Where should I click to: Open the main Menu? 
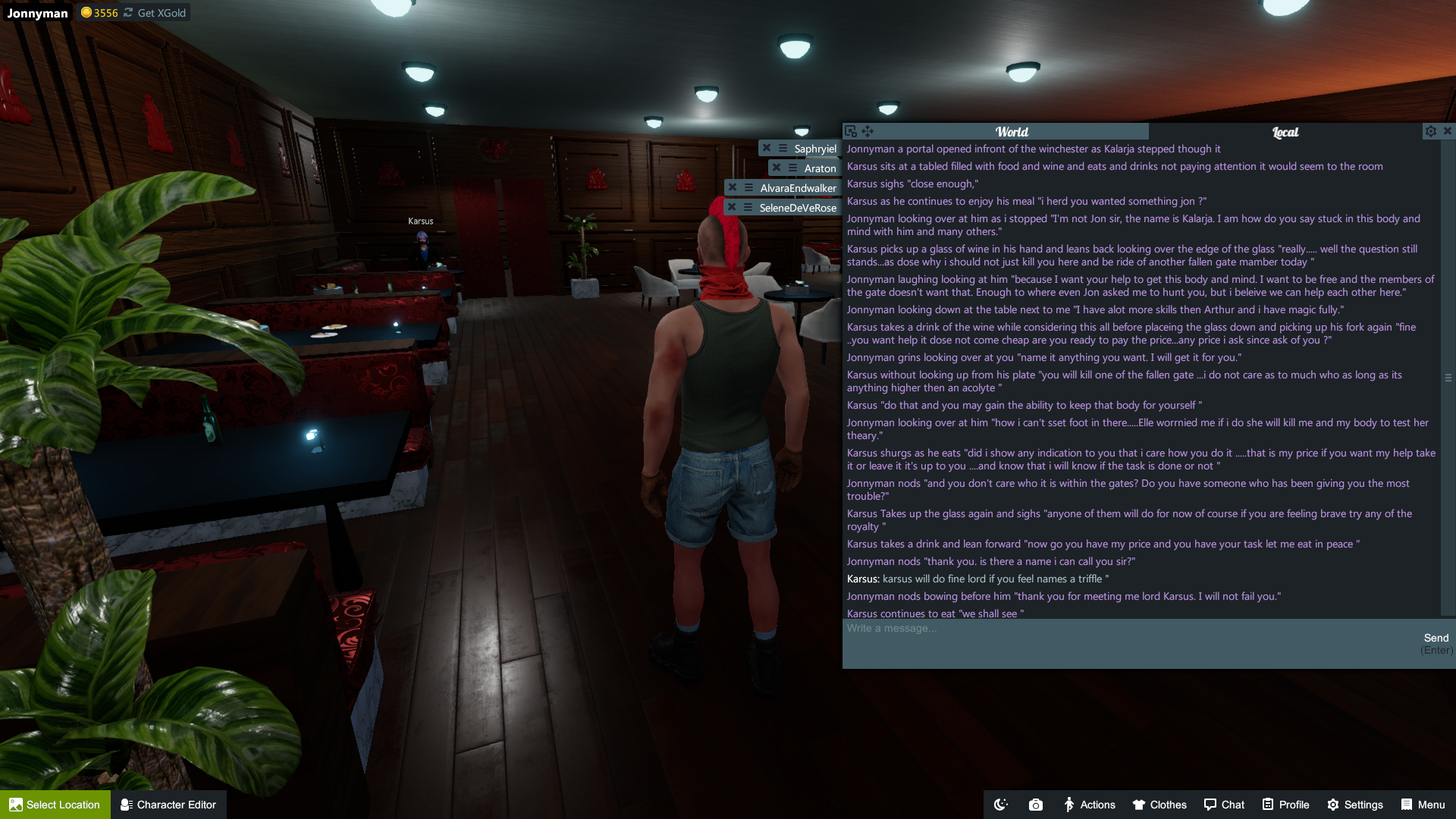(x=1423, y=805)
